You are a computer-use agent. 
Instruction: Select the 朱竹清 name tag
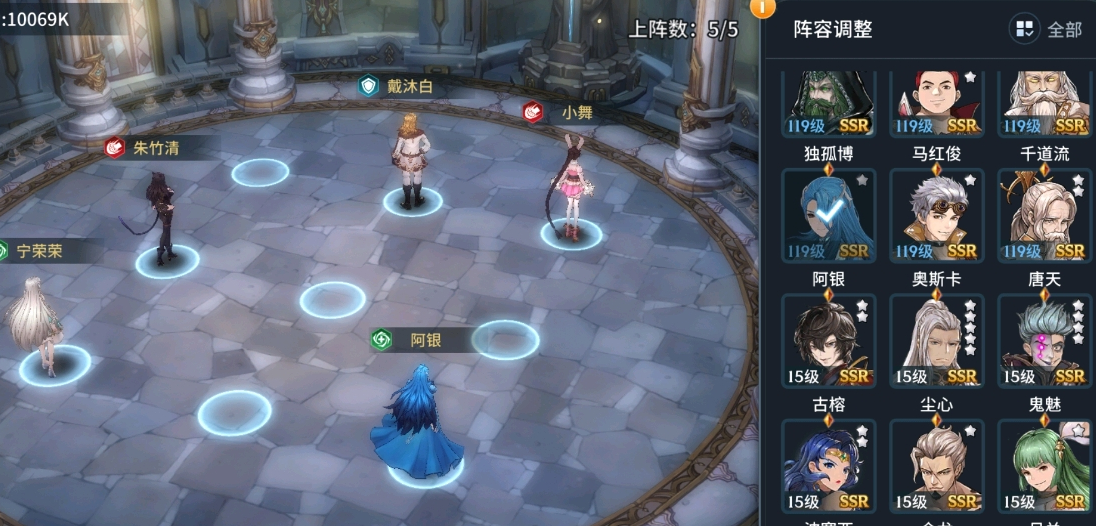(x=150, y=148)
